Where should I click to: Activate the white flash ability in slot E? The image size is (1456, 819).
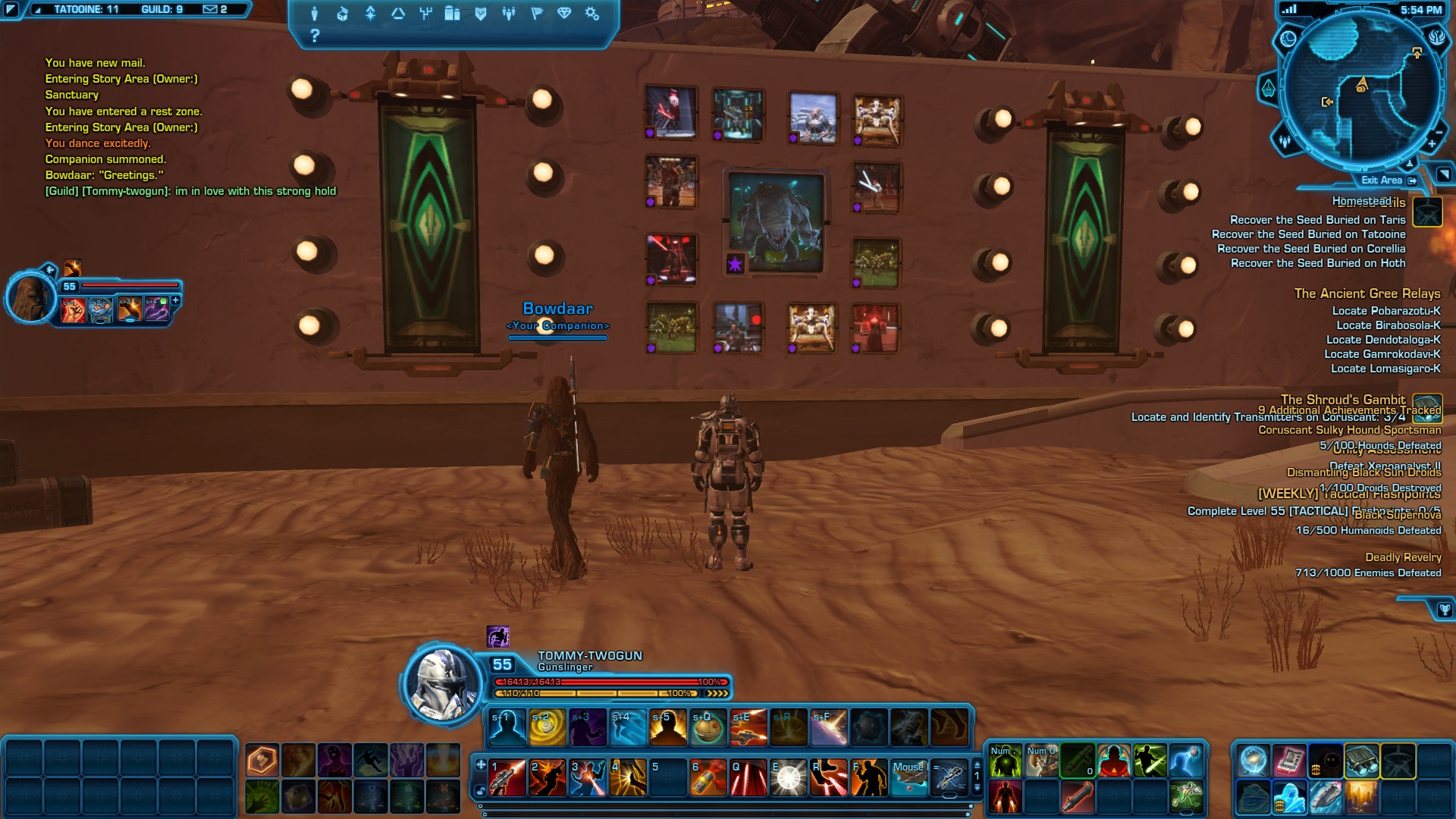(789, 778)
